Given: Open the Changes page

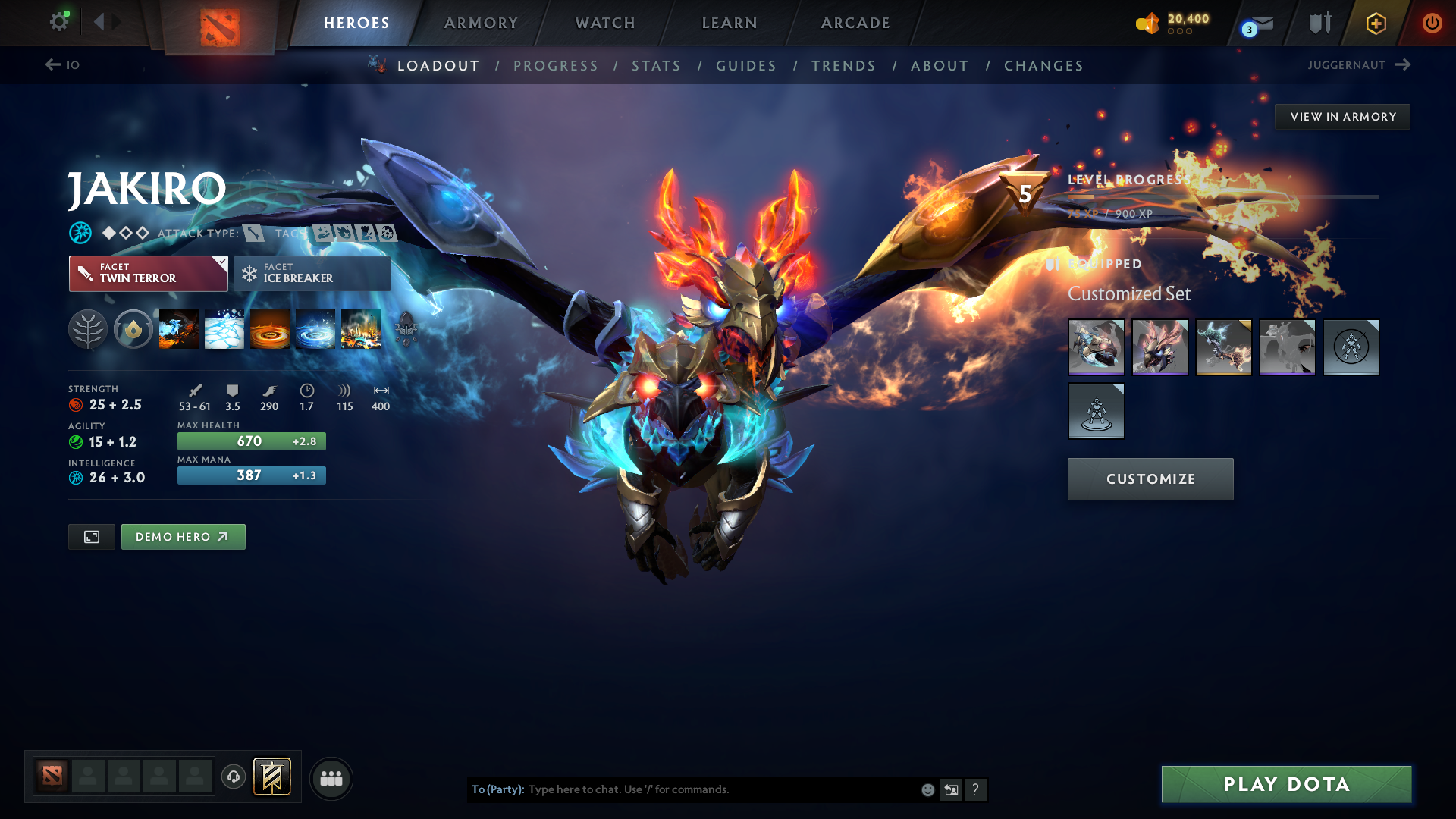Looking at the screenshot, I should point(1043,66).
